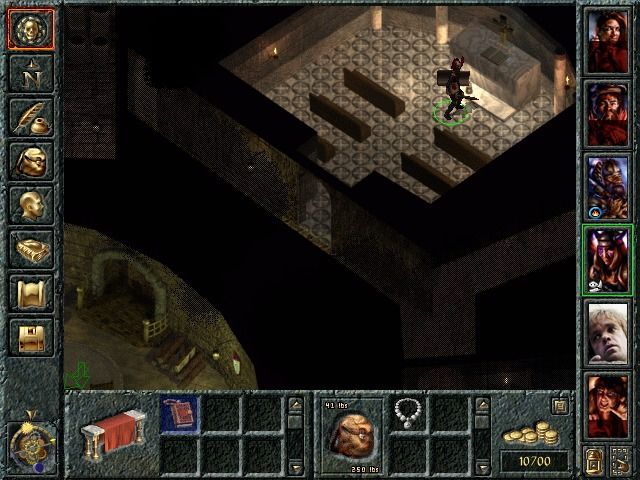Toggle party AI with the lantern button
The height and width of the screenshot is (480, 640).
coord(594,461)
